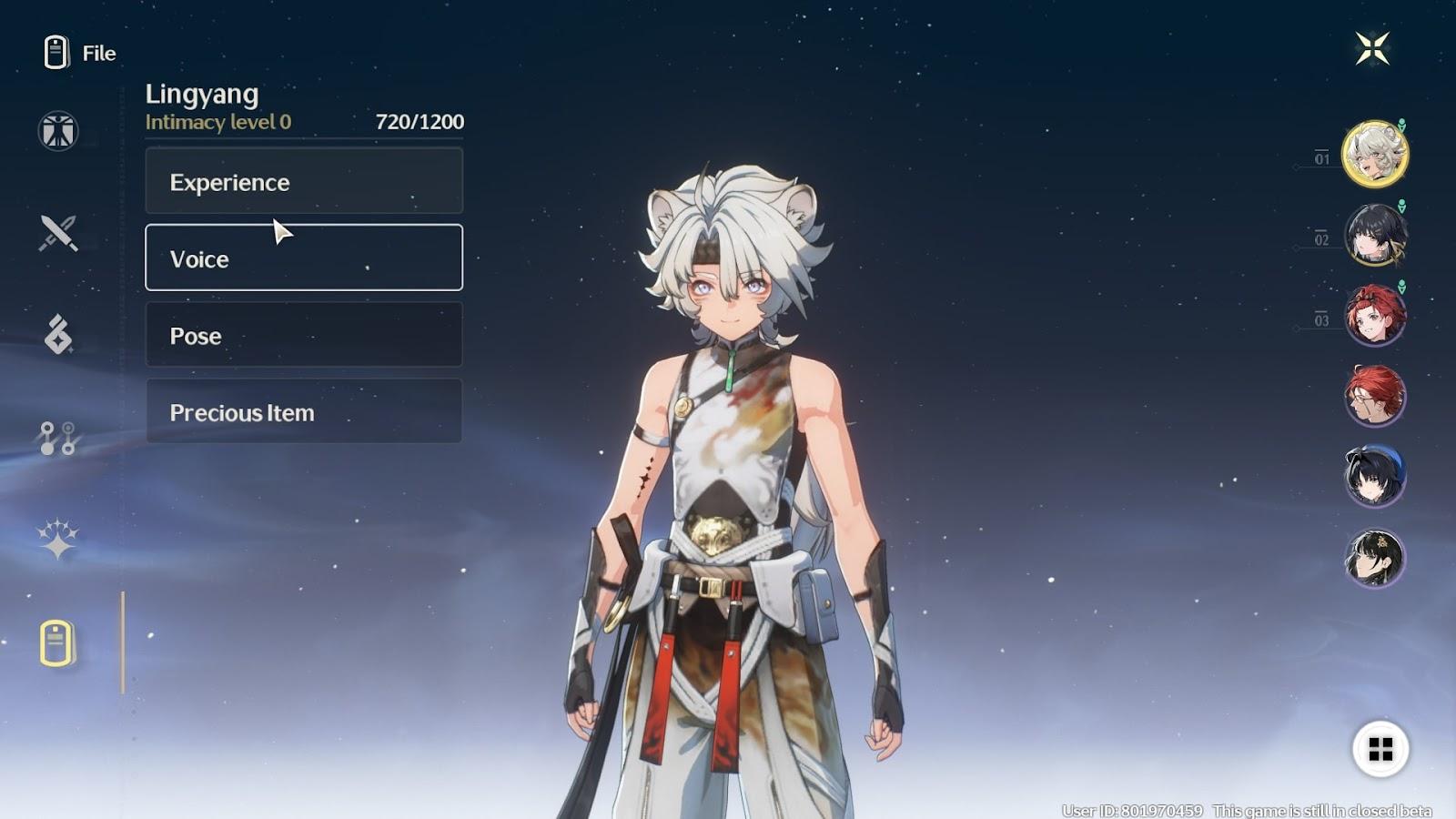The width and height of the screenshot is (1456, 819).
Task: Open the four-square grid button
Action: point(1380,749)
